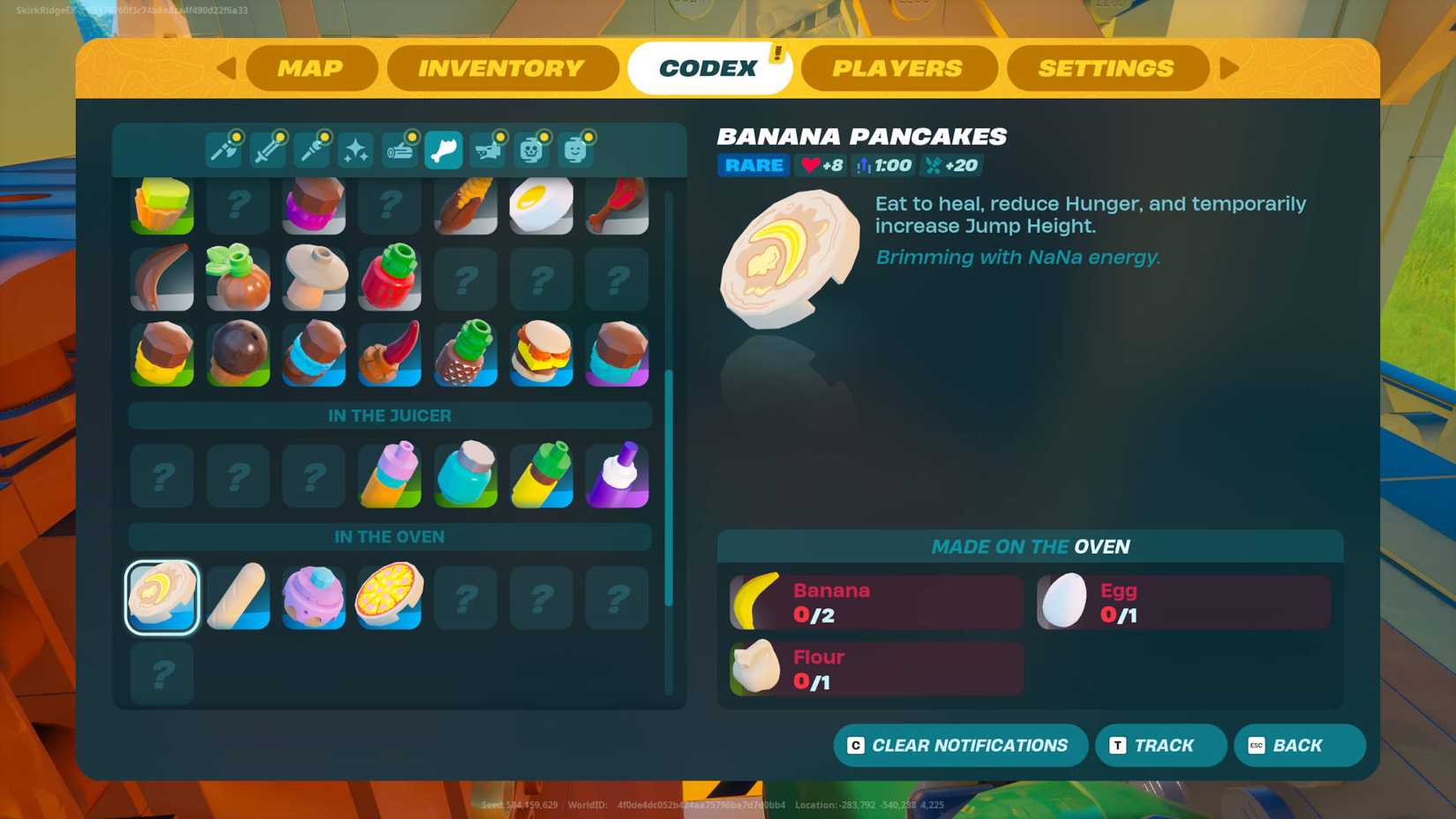
Task: Select the wand category icon
Action: coord(311,149)
